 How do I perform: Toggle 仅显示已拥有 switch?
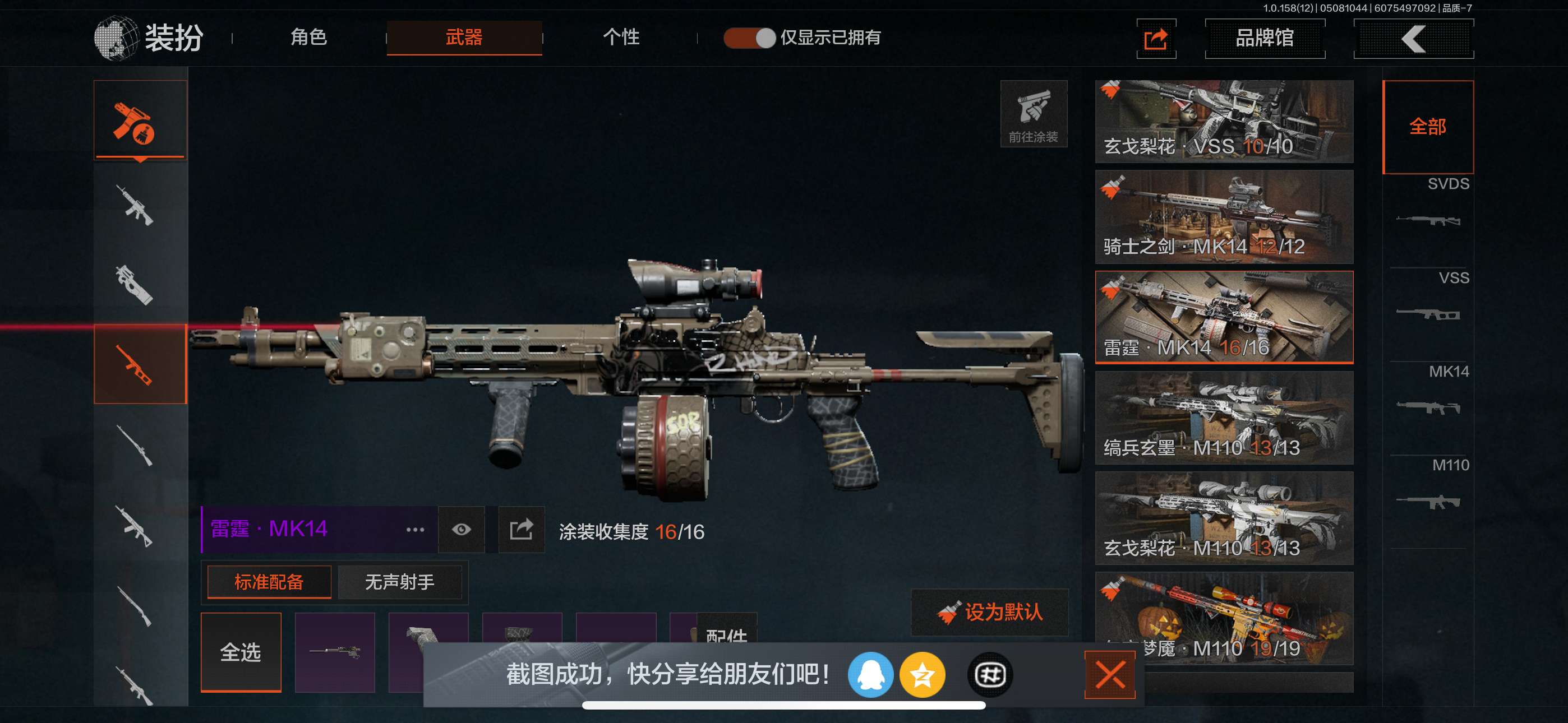tap(749, 38)
